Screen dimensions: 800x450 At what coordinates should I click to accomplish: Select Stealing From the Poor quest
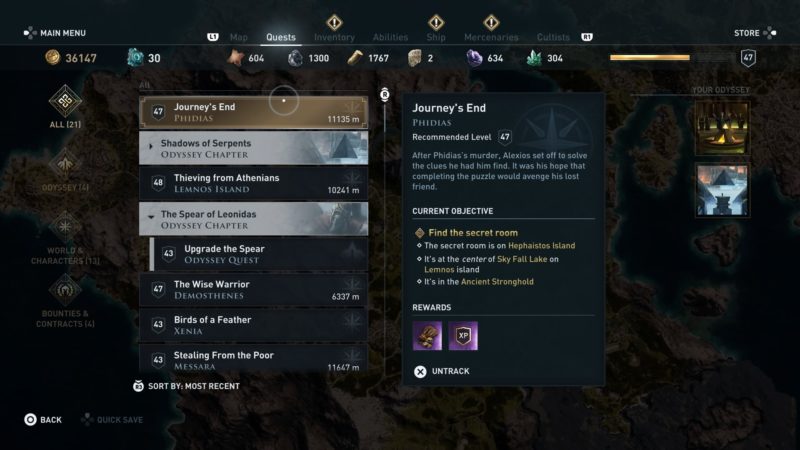coord(253,360)
